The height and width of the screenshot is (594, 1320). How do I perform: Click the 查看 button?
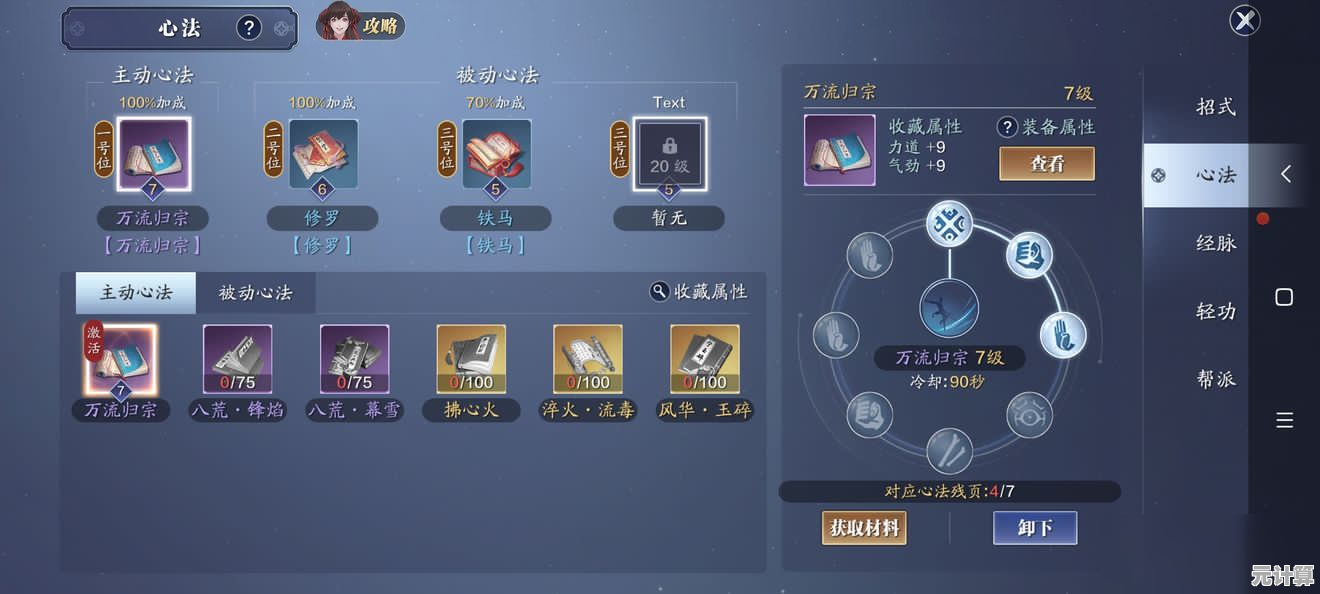point(1047,164)
